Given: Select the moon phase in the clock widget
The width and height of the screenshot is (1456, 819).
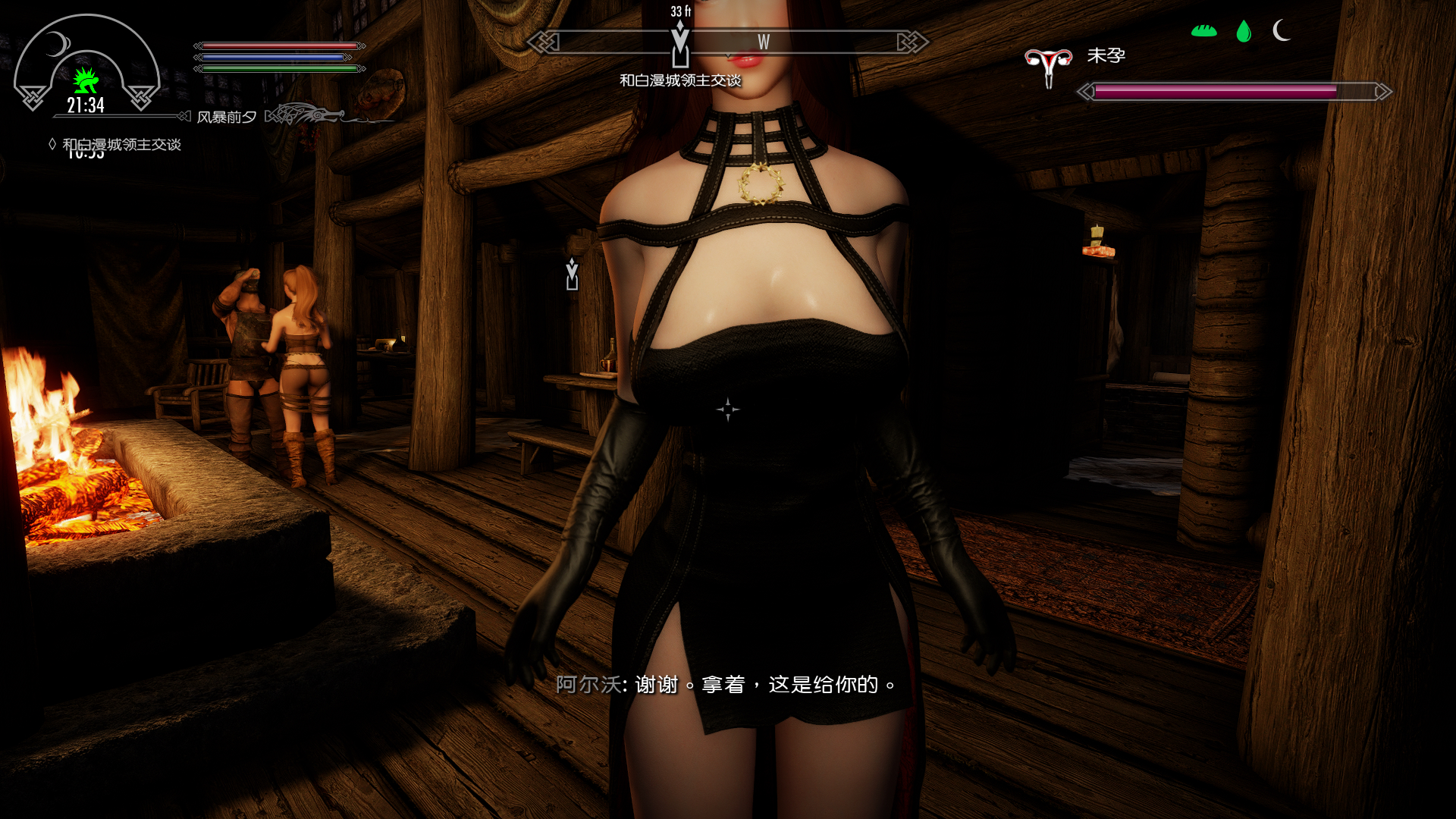Looking at the screenshot, I should pyautogui.click(x=56, y=45).
